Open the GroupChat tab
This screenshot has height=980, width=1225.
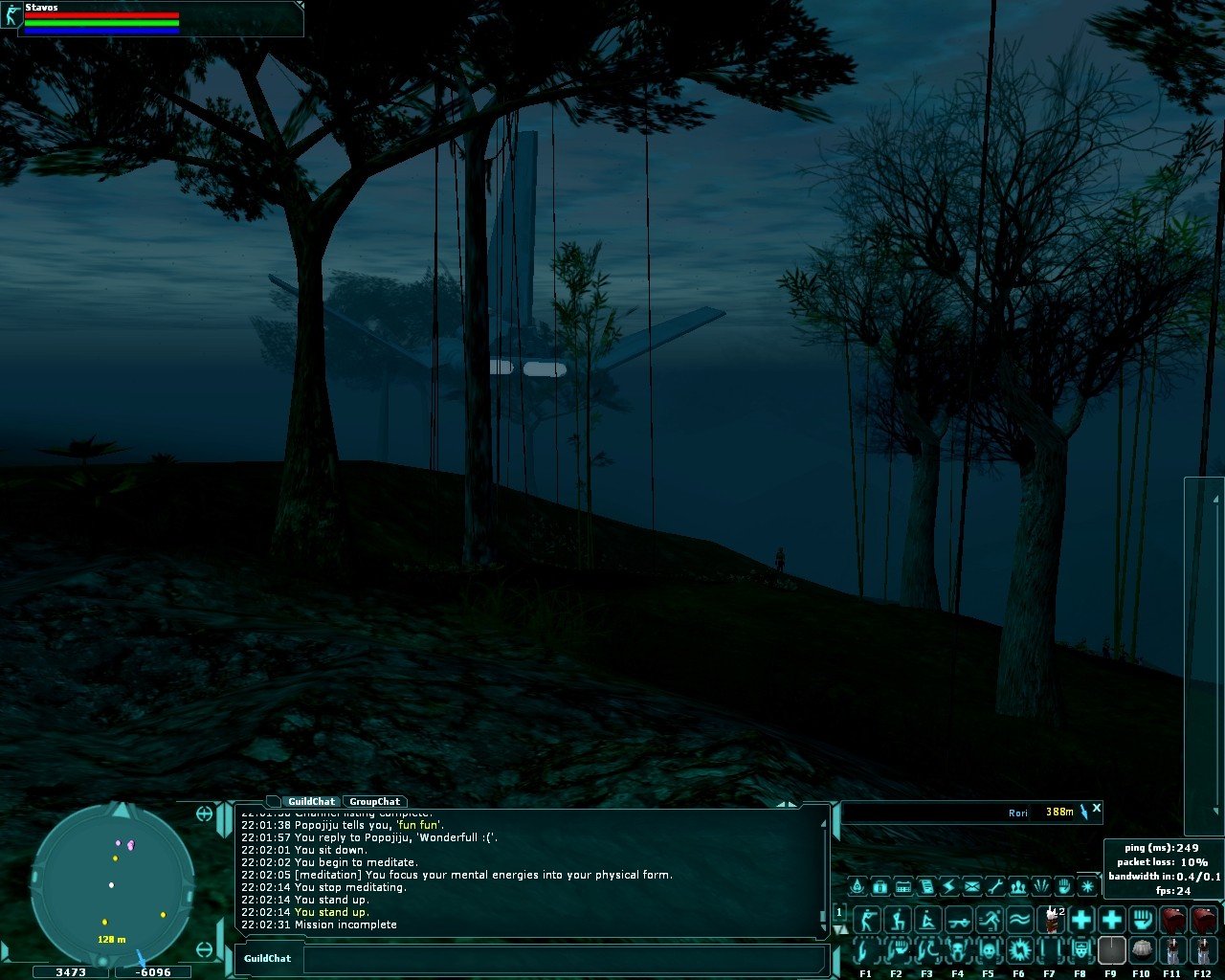tap(374, 802)
